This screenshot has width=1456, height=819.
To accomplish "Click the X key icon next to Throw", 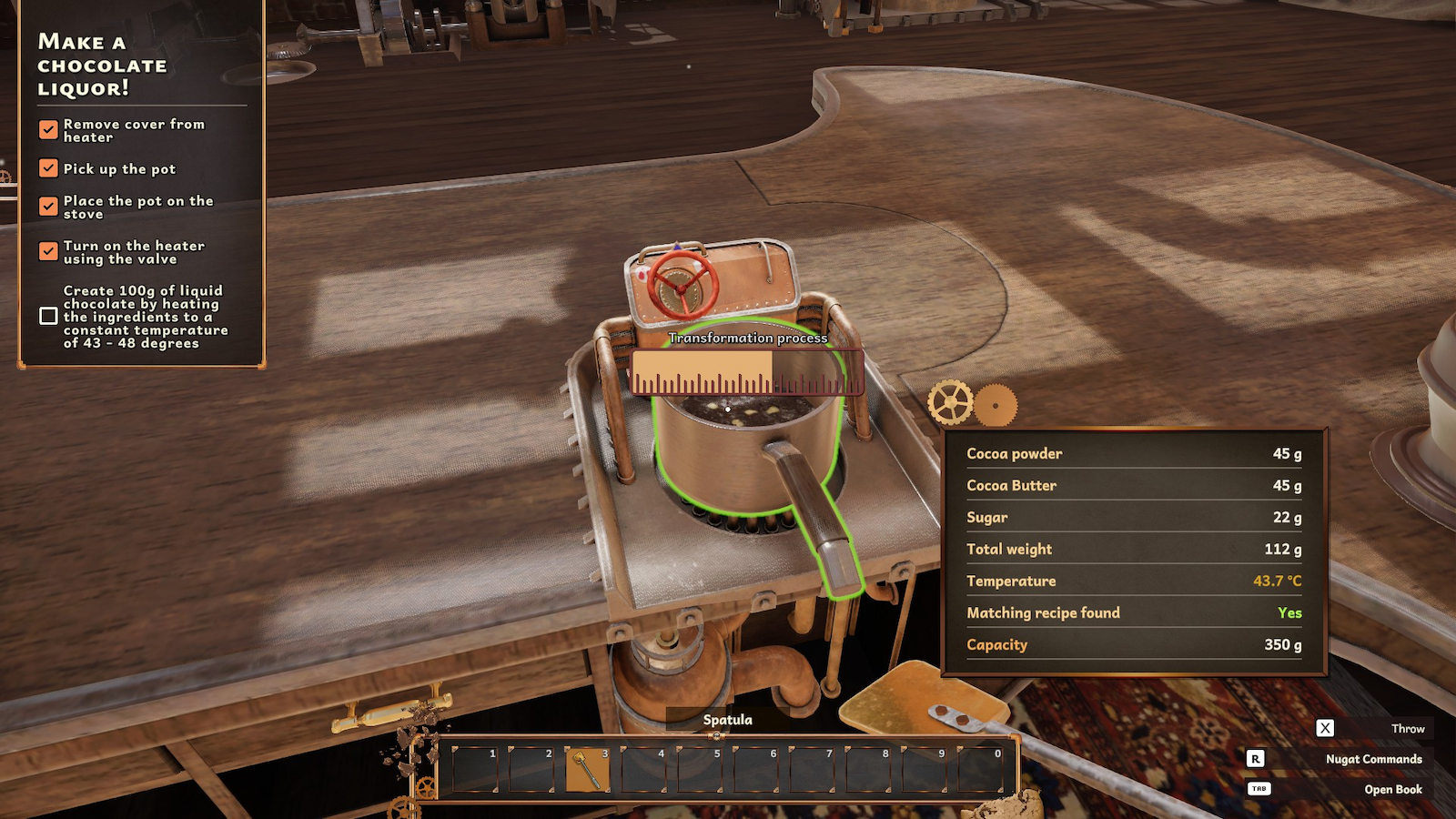I will [x=1325, y=728].
